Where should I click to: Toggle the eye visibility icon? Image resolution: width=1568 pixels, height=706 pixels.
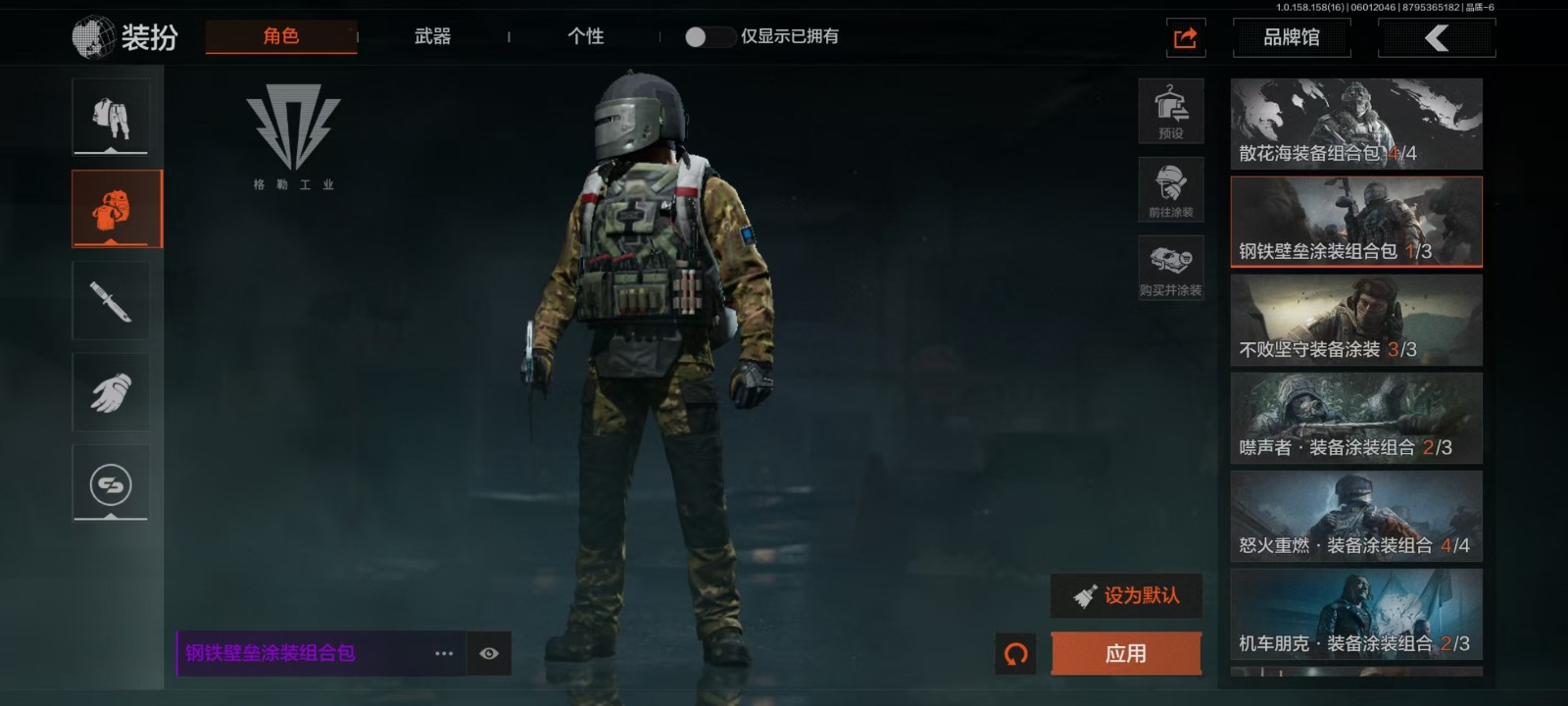click(x=489, y=653)
